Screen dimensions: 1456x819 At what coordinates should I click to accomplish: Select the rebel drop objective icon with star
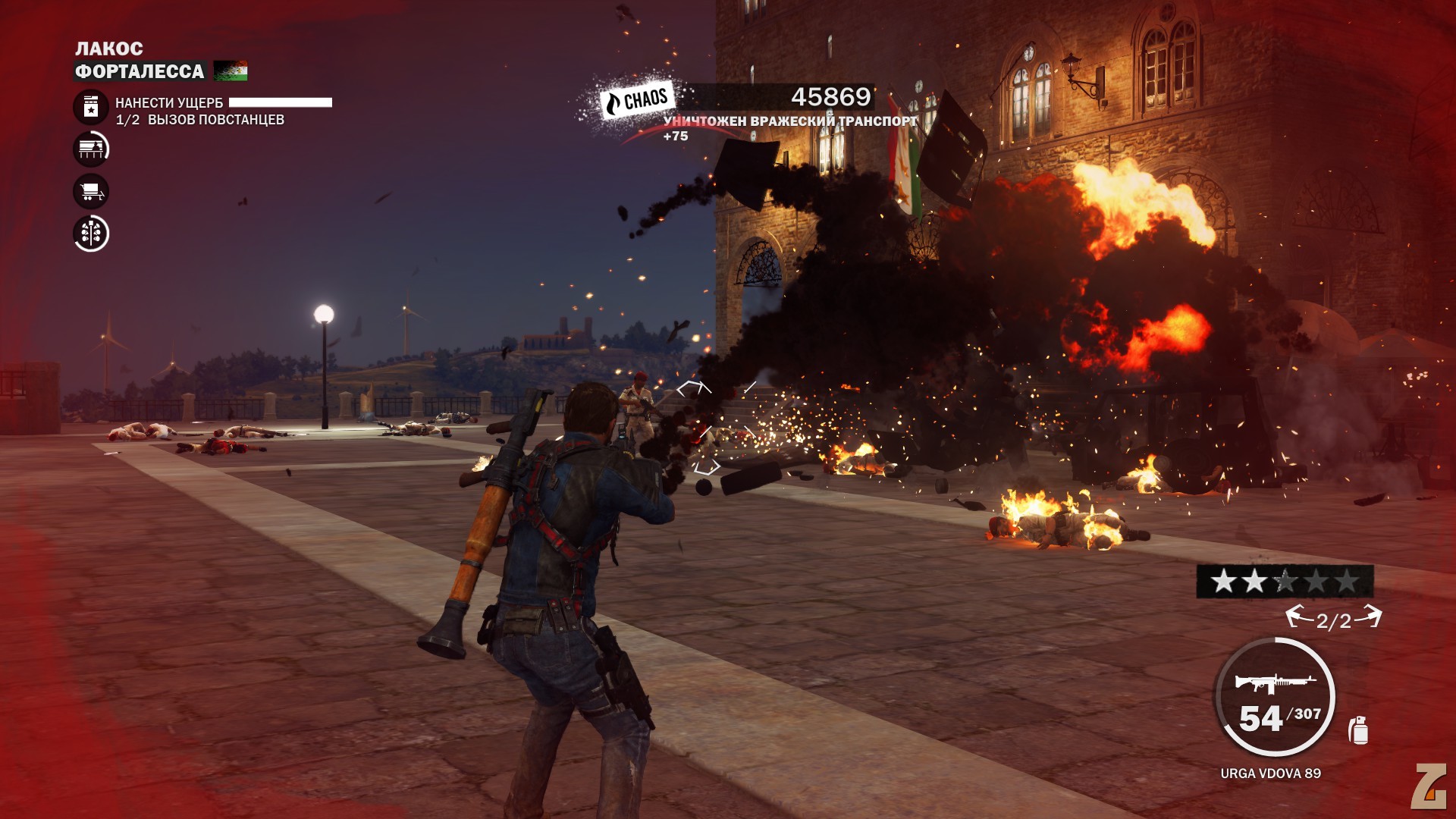pos(91,107)
